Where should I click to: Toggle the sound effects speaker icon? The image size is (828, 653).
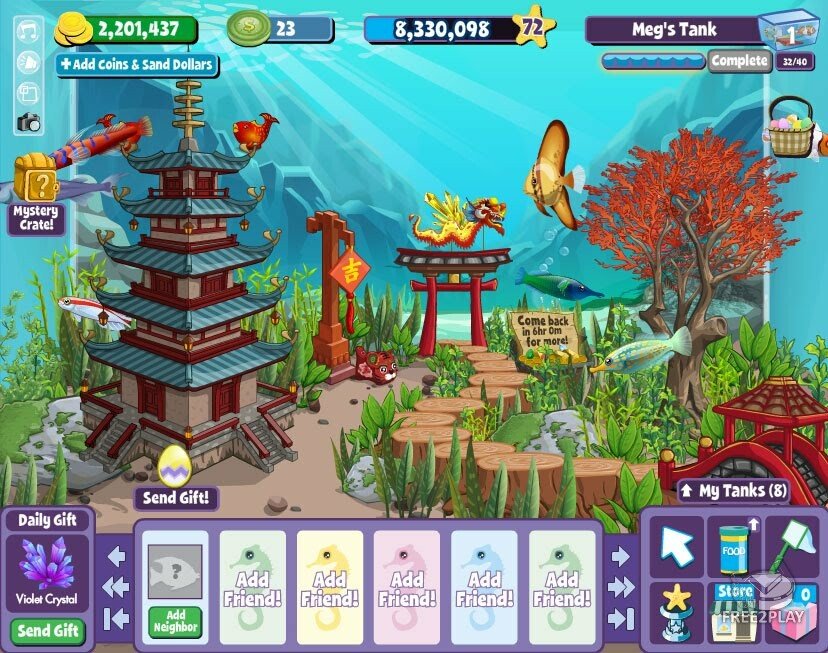pyautogui.click(x=28, y=64)
